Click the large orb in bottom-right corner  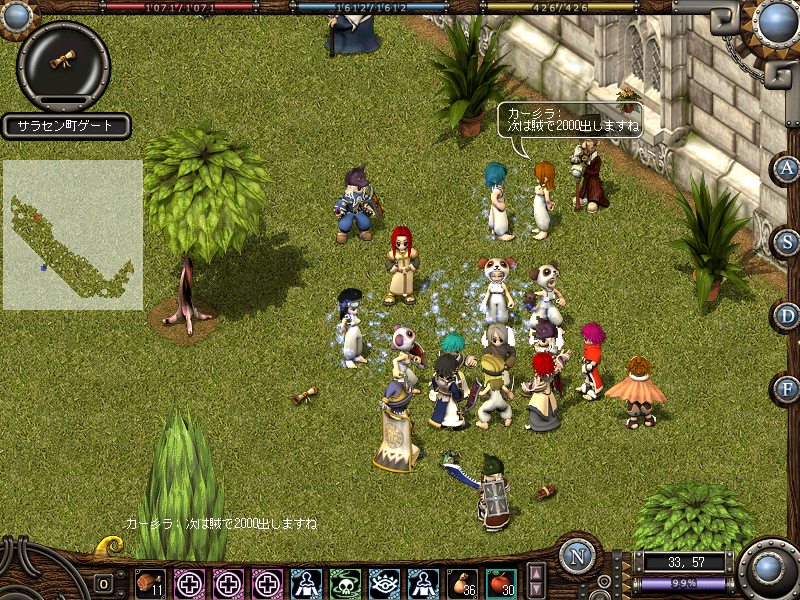point(770,568)
